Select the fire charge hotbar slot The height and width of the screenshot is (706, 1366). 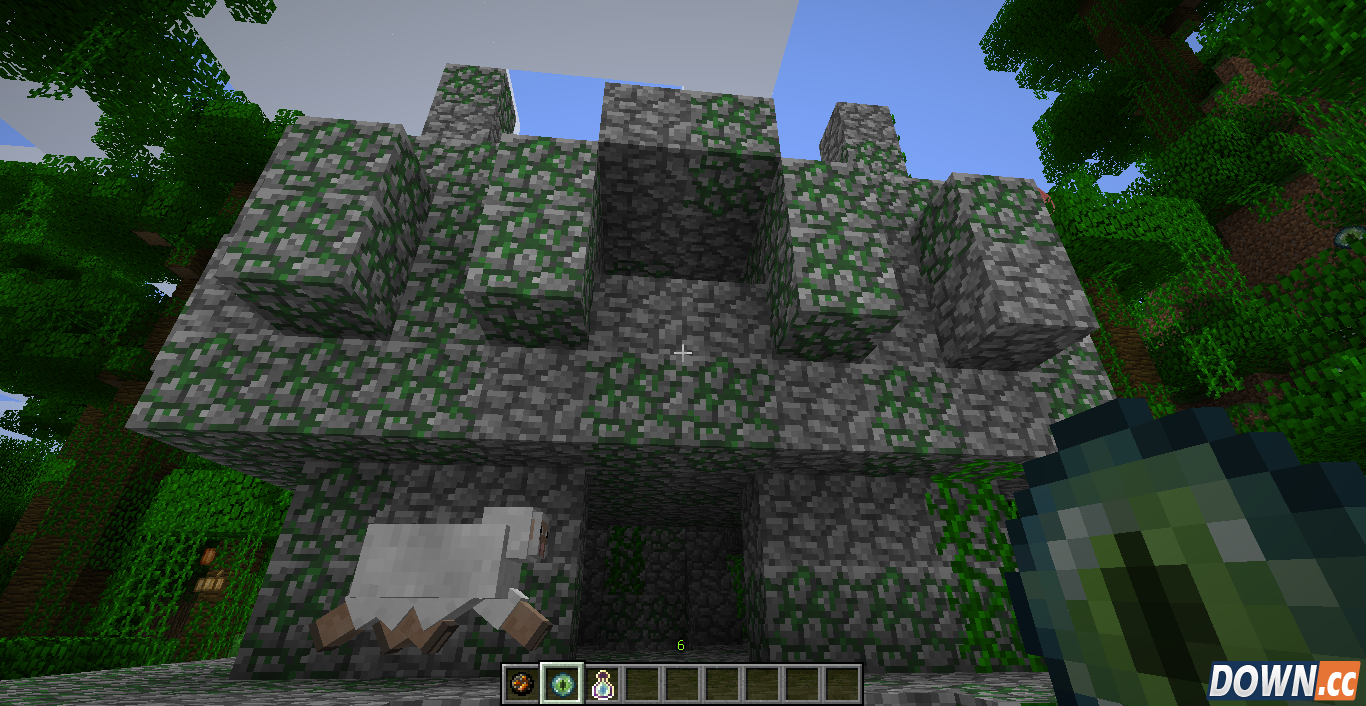(x=521, y=684)
